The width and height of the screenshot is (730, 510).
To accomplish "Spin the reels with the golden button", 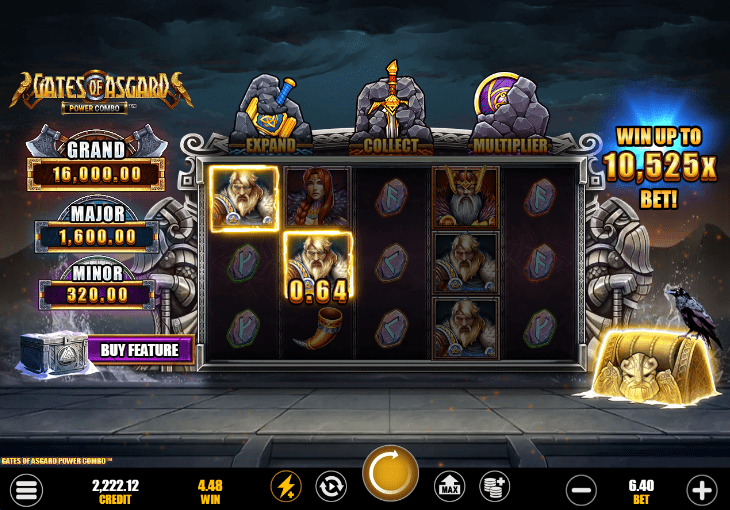I will click(390, 474).
